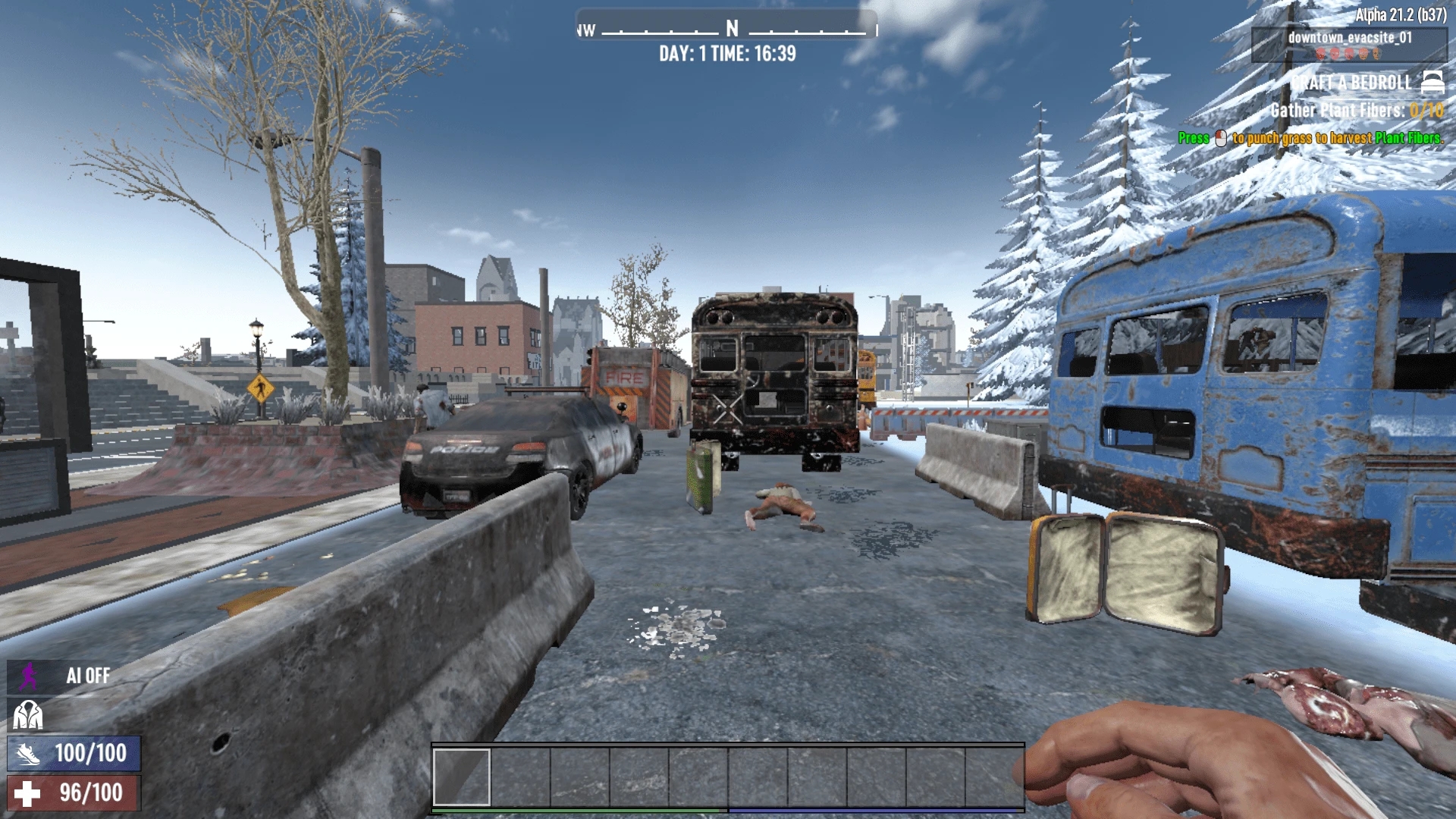Click the jacket status icon

tap(28, 714)
